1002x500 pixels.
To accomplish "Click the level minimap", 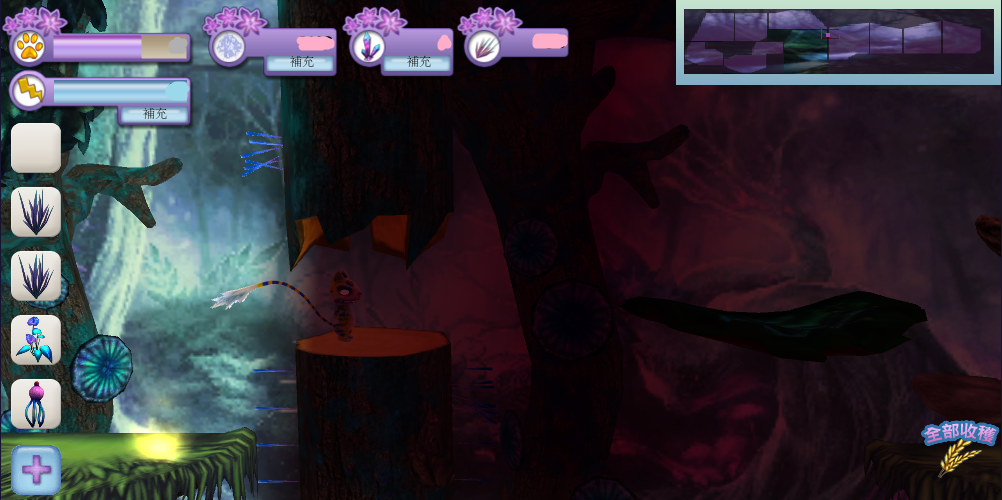I will 838,42.
